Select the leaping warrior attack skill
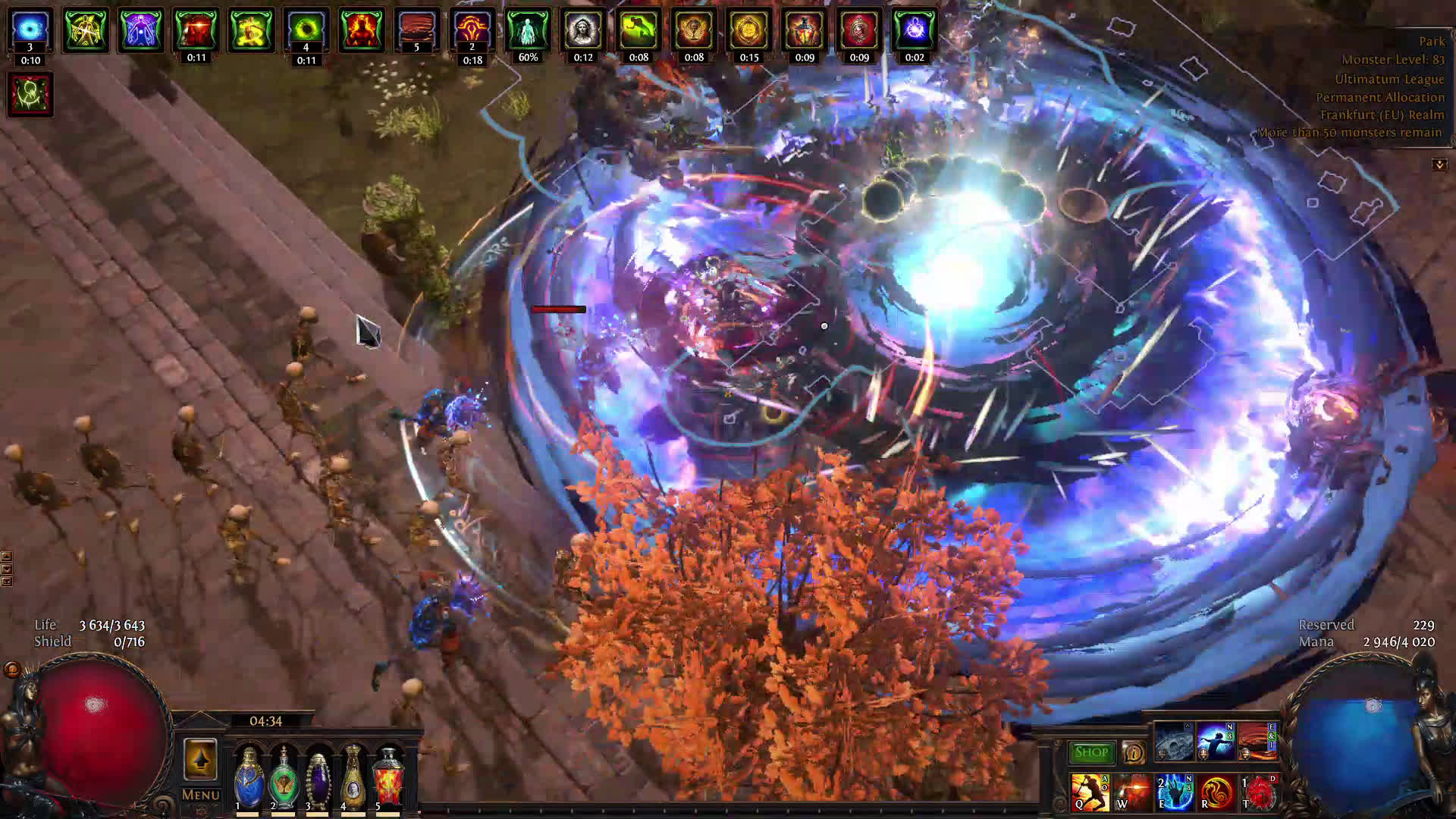 [x=1090, y=792]
